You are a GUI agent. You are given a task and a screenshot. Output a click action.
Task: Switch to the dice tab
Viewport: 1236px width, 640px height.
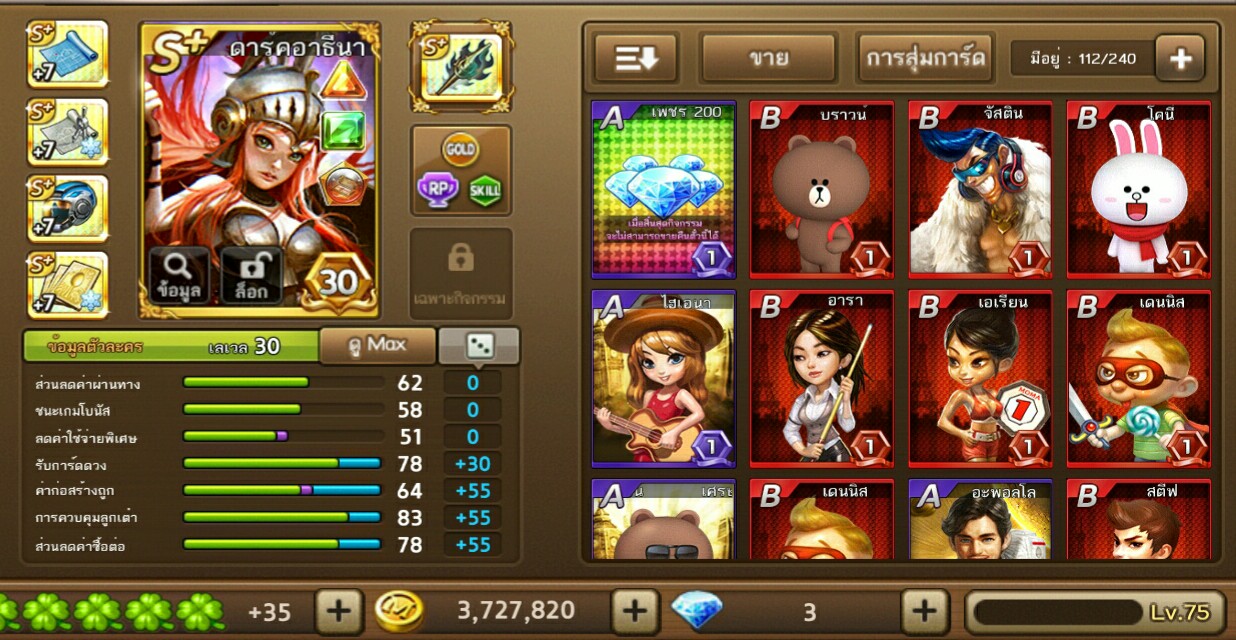coord(479,345)
